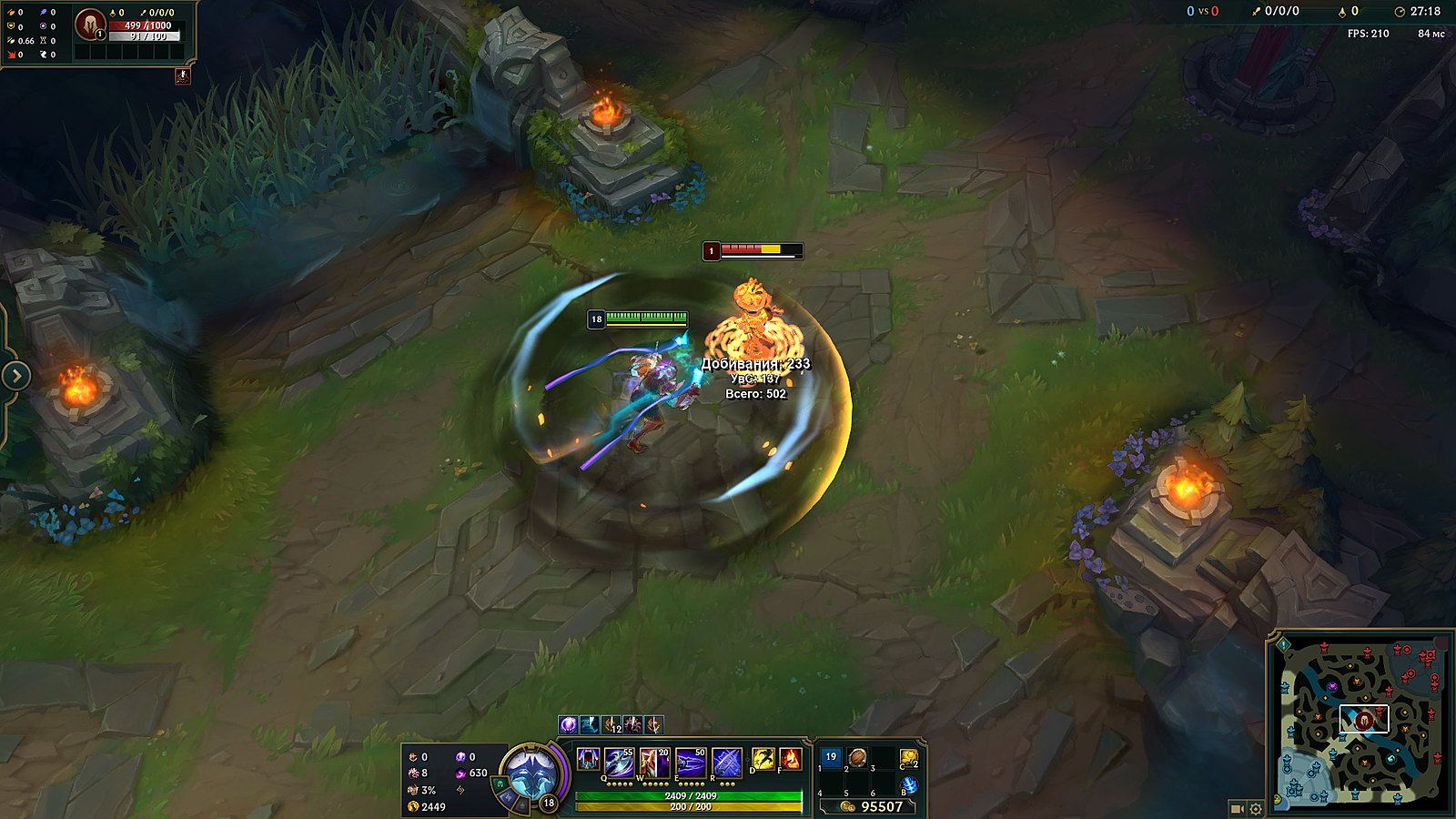Click the player champion portrait

531,775
